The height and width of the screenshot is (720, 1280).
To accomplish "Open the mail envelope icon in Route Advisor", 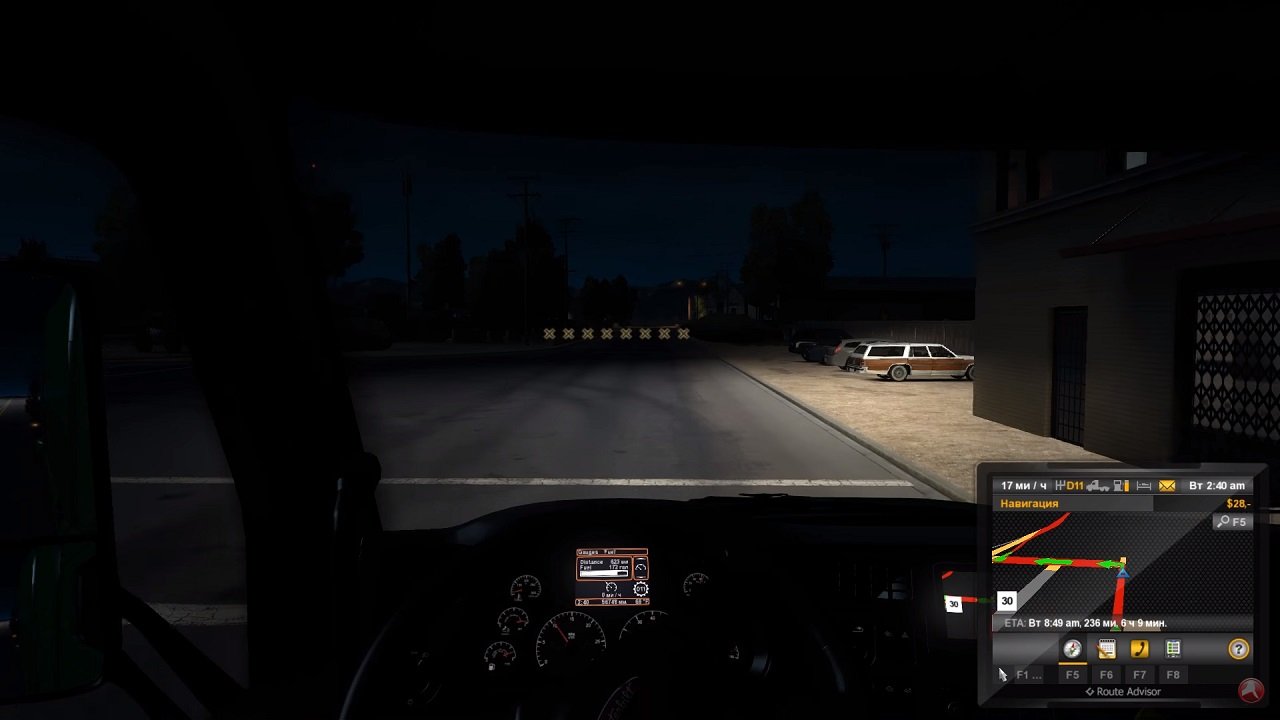I will 1167,485.
